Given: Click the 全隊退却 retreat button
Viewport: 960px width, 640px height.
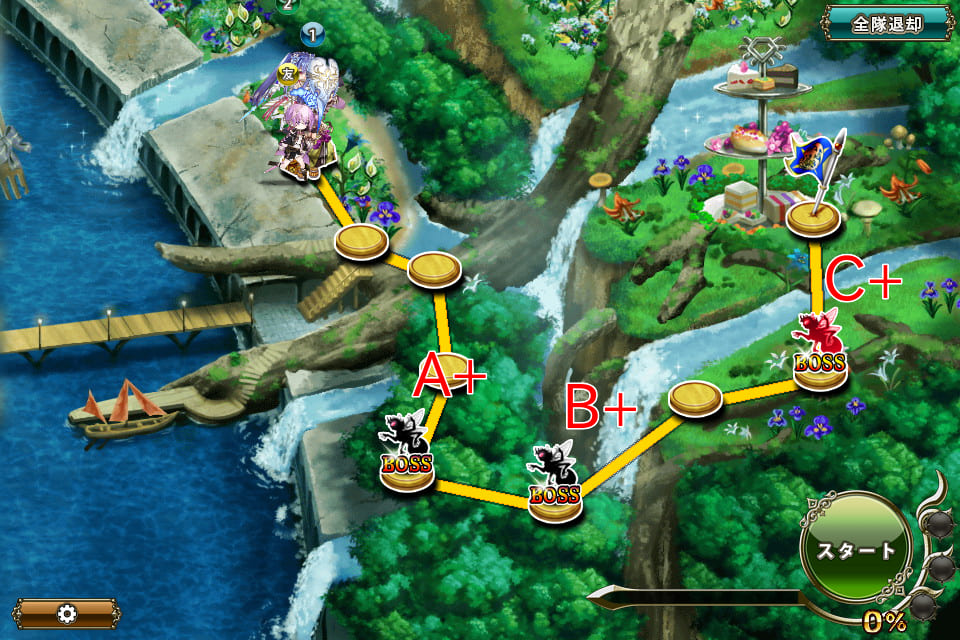Looking at the screenshot, I should click(x=887, y=23).
